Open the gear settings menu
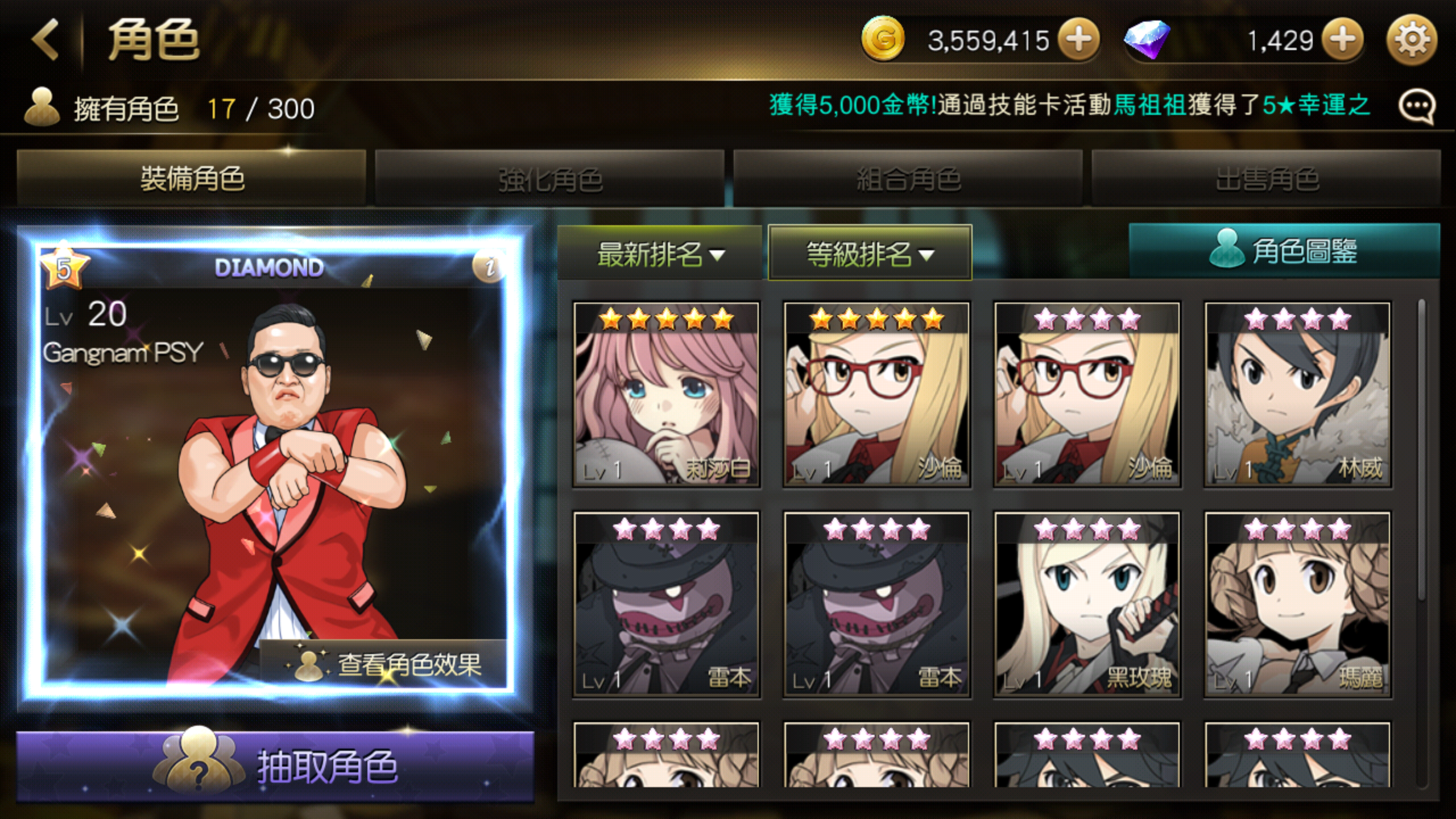Screen dimensions: 1456x819 (x=1412, y=40)
